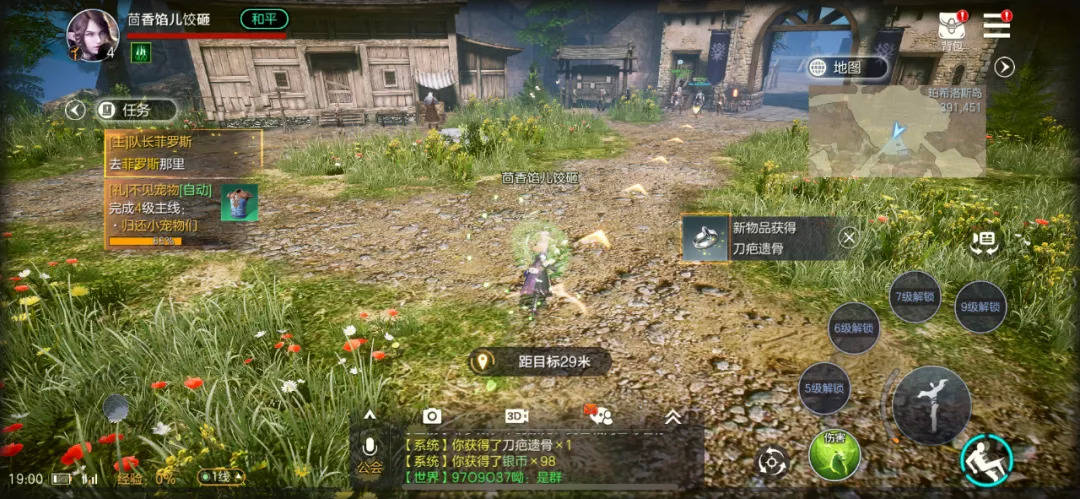Activate the green 伤害 skill button
This screenshot has height=499, width=1080.
click(x=835, y=455)
